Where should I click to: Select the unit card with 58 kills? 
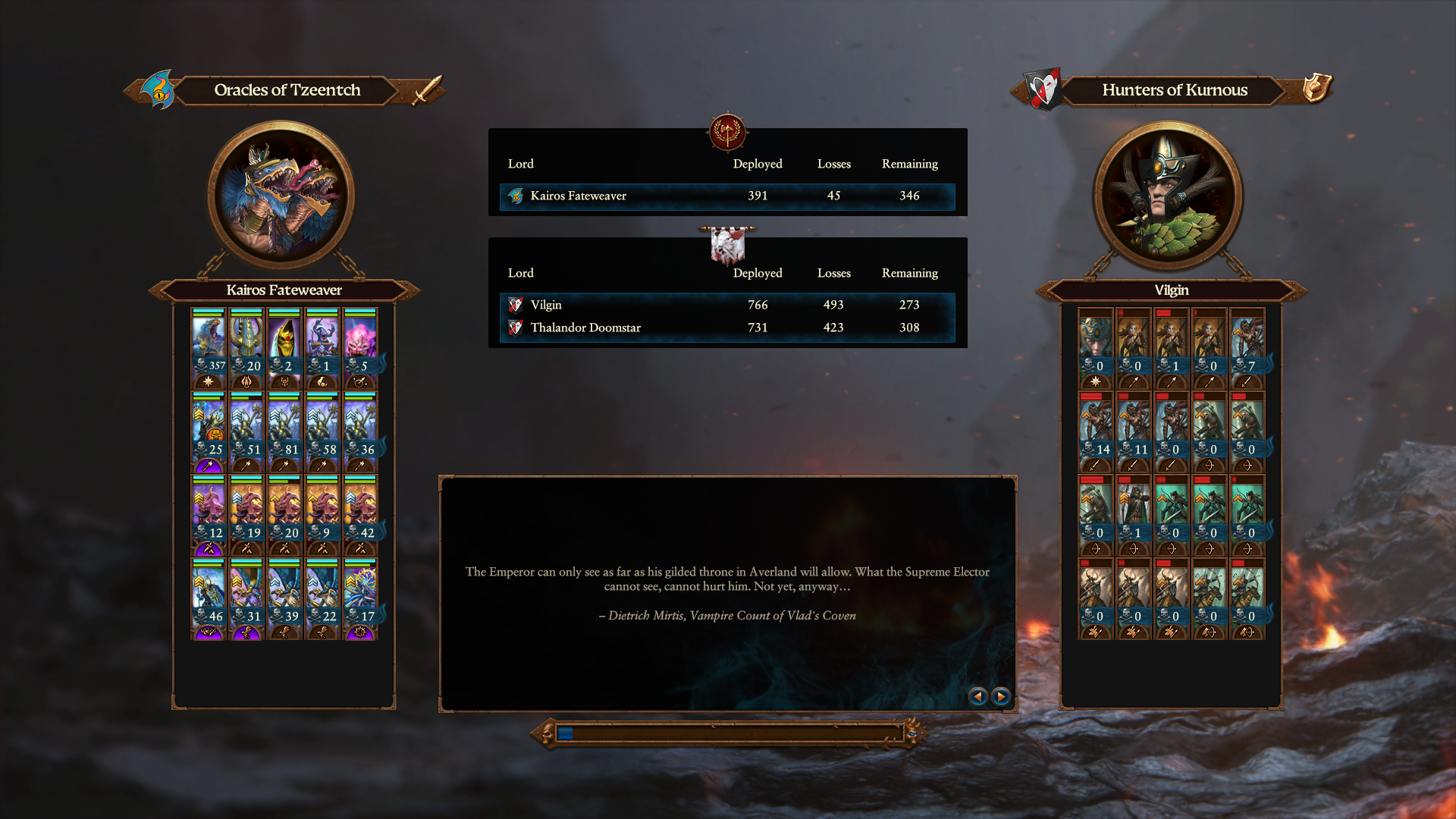coord(322,431)
